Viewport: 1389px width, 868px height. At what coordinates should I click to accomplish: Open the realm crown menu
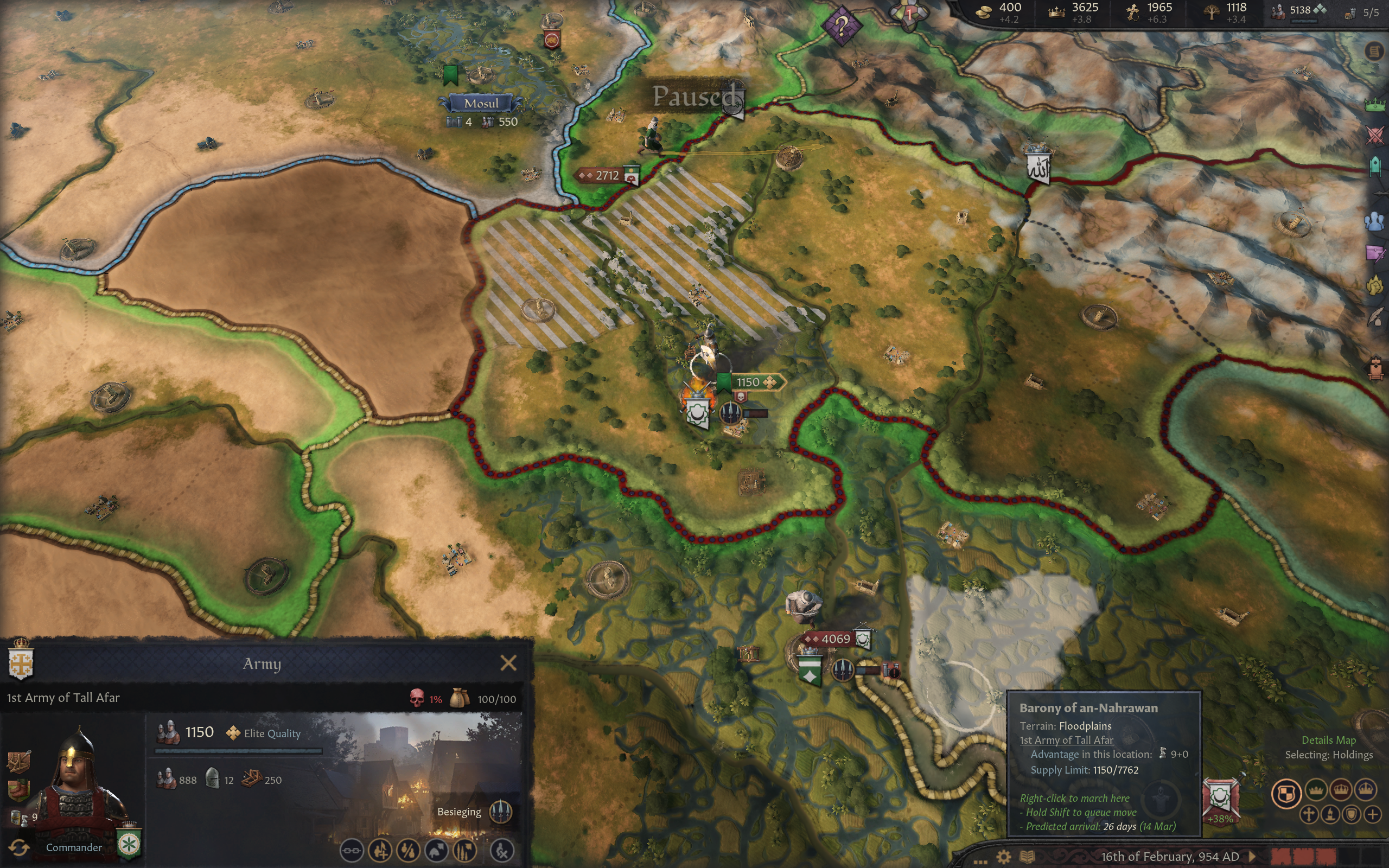[x=1375, y=105]
